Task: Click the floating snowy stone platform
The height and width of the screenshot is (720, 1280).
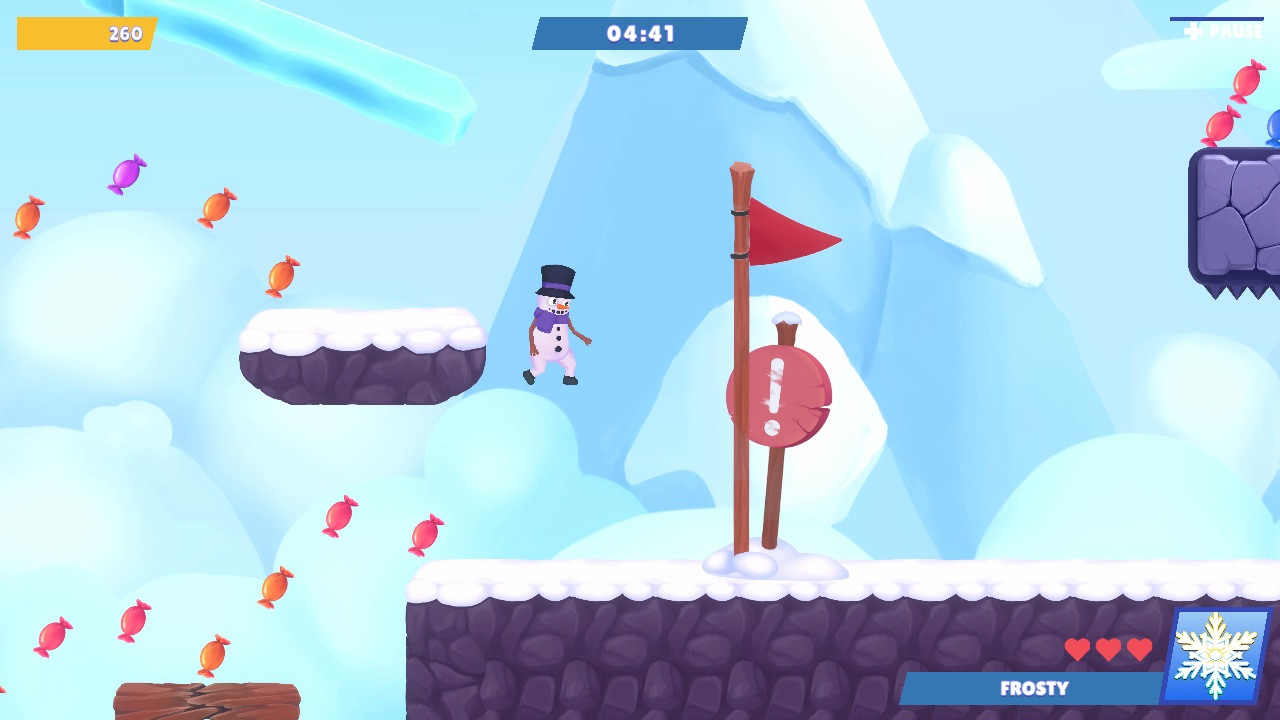Action: pos(360,355)
